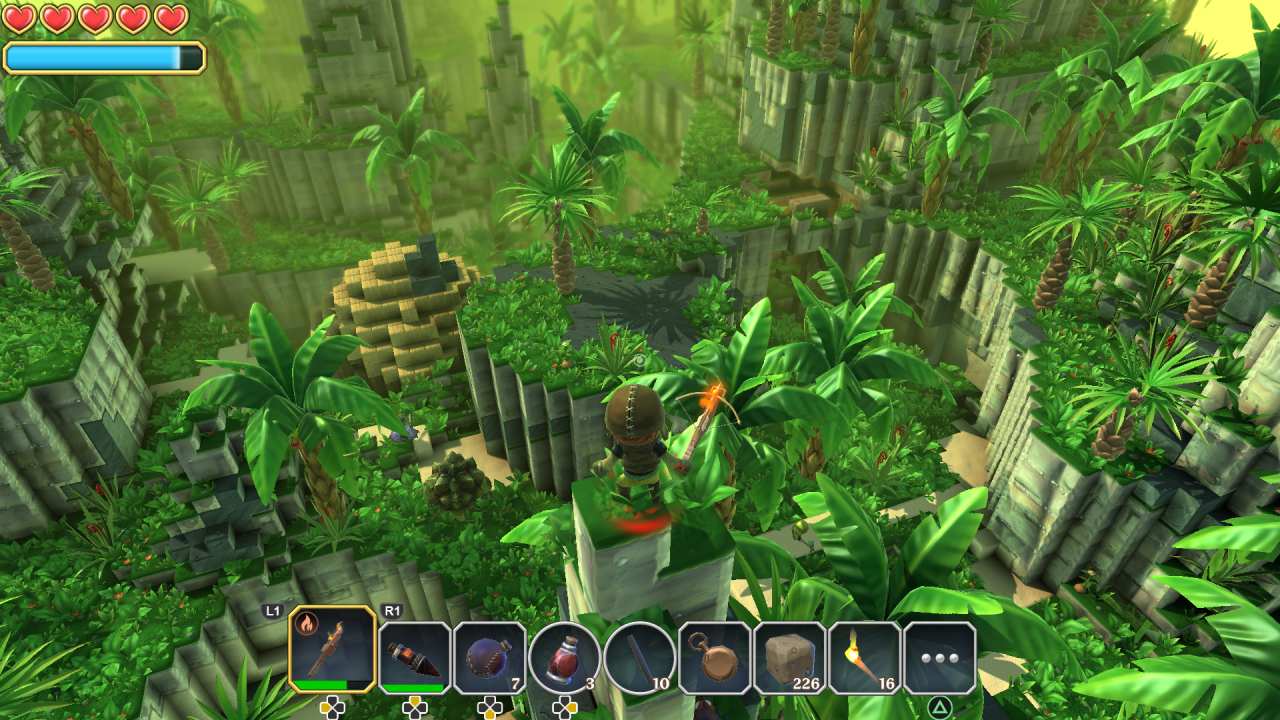This screenshot has height=720, width=1280.
Task: Choose the torch slot
Action: click(865, 657)
